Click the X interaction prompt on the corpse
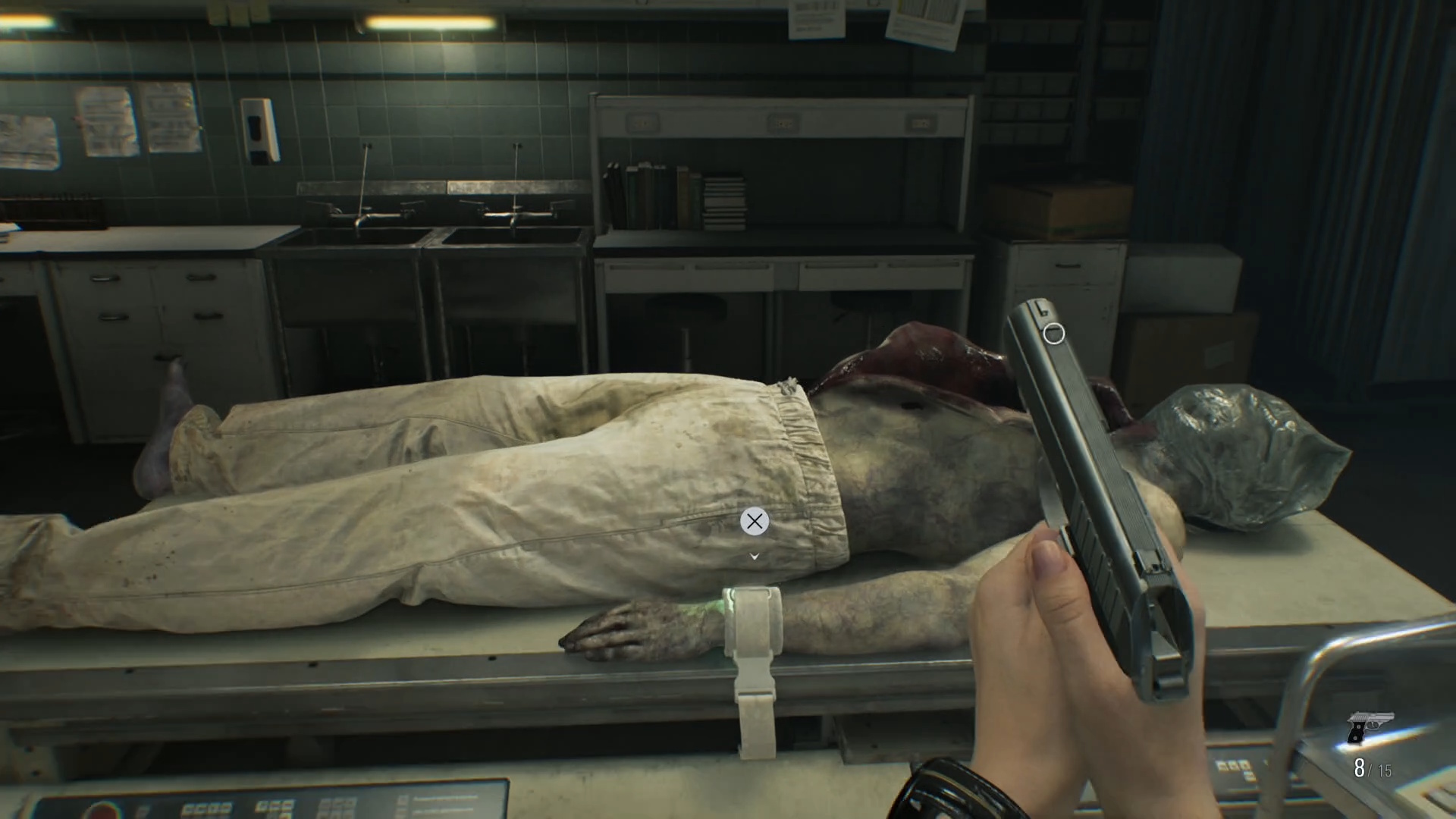This screenshot has width=1456, height=819. (x=753, y=522)
